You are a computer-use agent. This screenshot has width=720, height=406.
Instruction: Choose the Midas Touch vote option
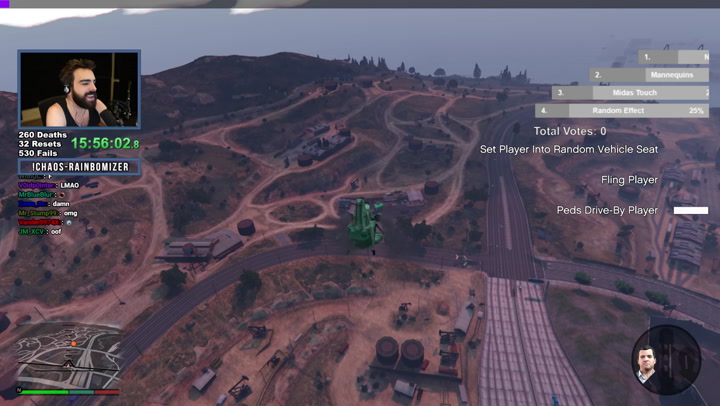tap(633, 93)
